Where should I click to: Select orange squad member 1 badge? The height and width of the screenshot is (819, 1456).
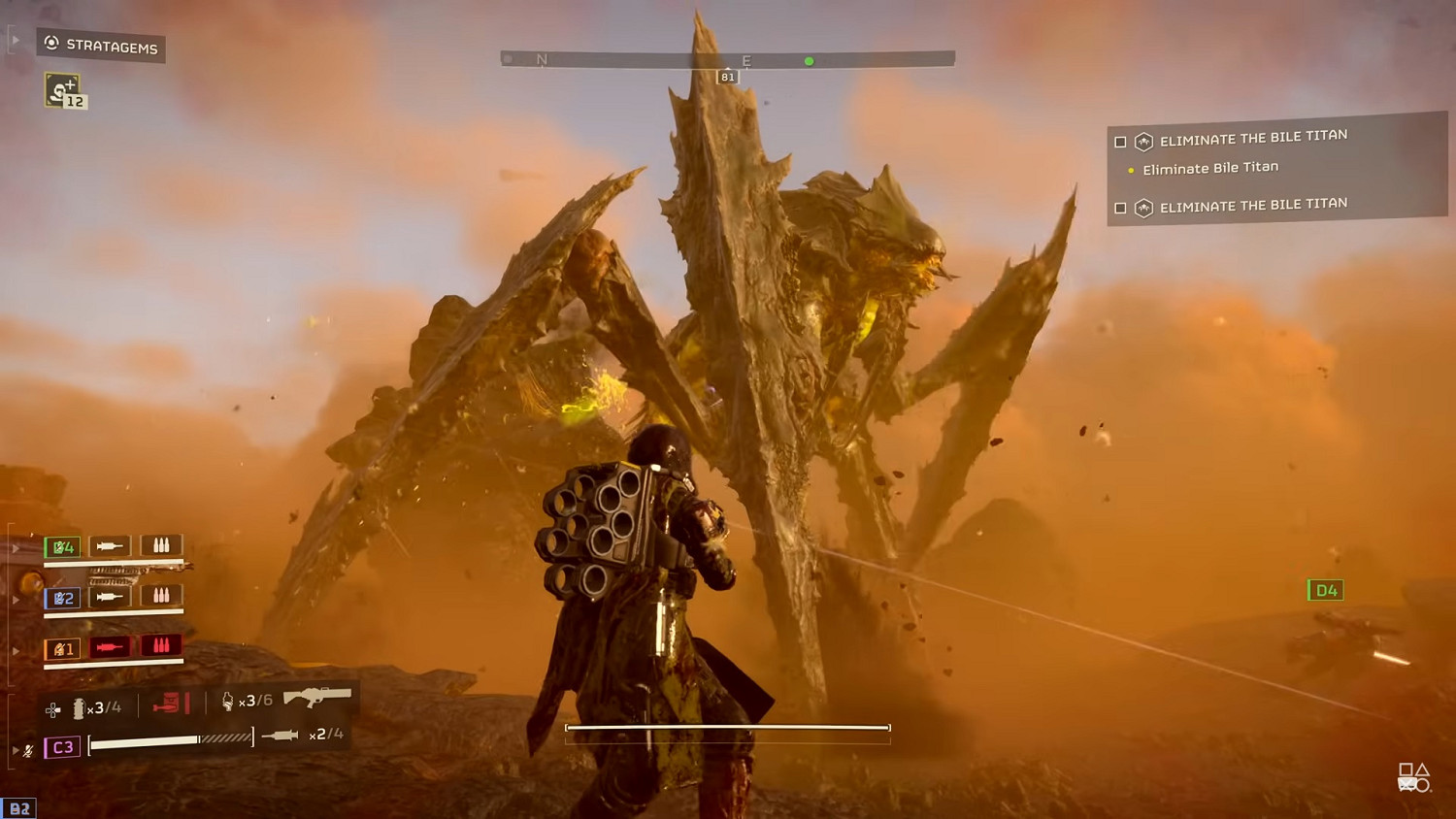pyautogui.click(x=63, y=649)
